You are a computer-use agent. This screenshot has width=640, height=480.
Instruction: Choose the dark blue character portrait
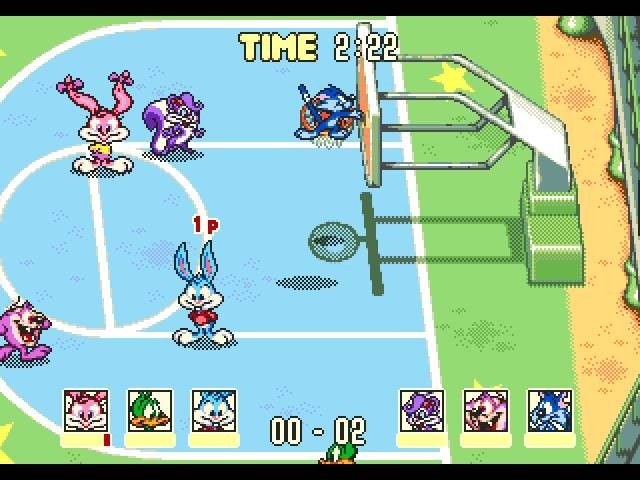click(x=550, y=411)
